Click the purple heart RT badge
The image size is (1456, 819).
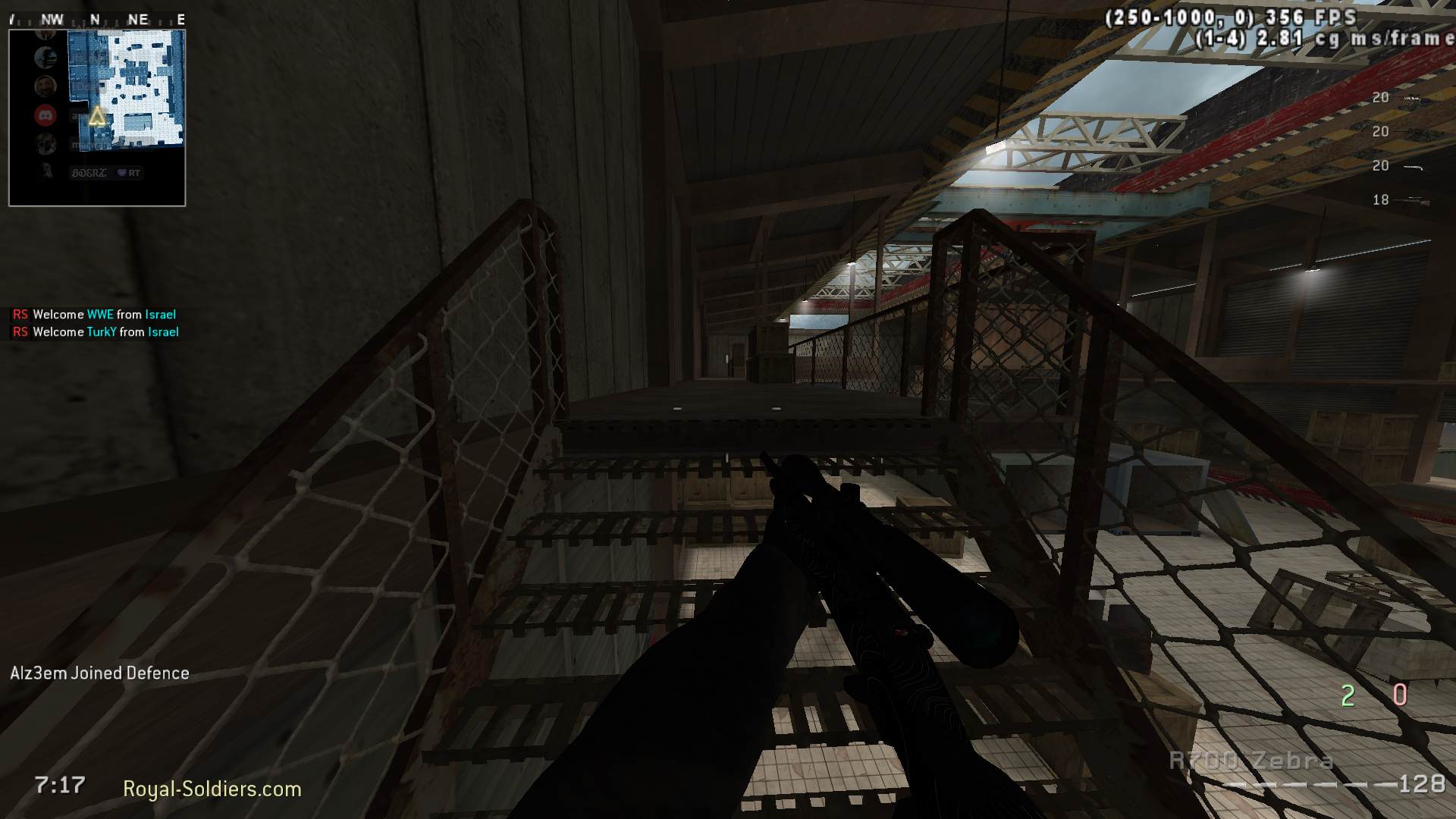coord(127,173)
